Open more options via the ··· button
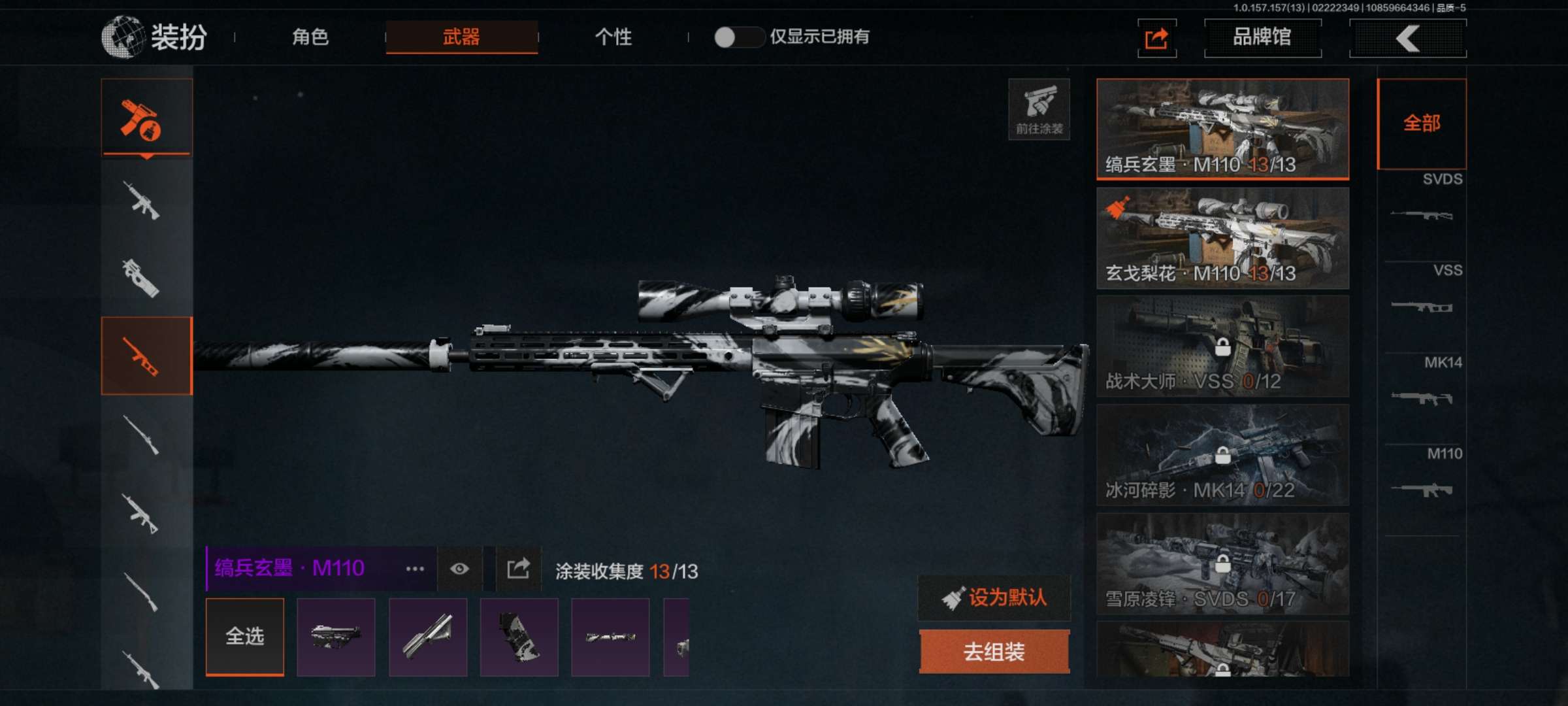 coord(416,569)
